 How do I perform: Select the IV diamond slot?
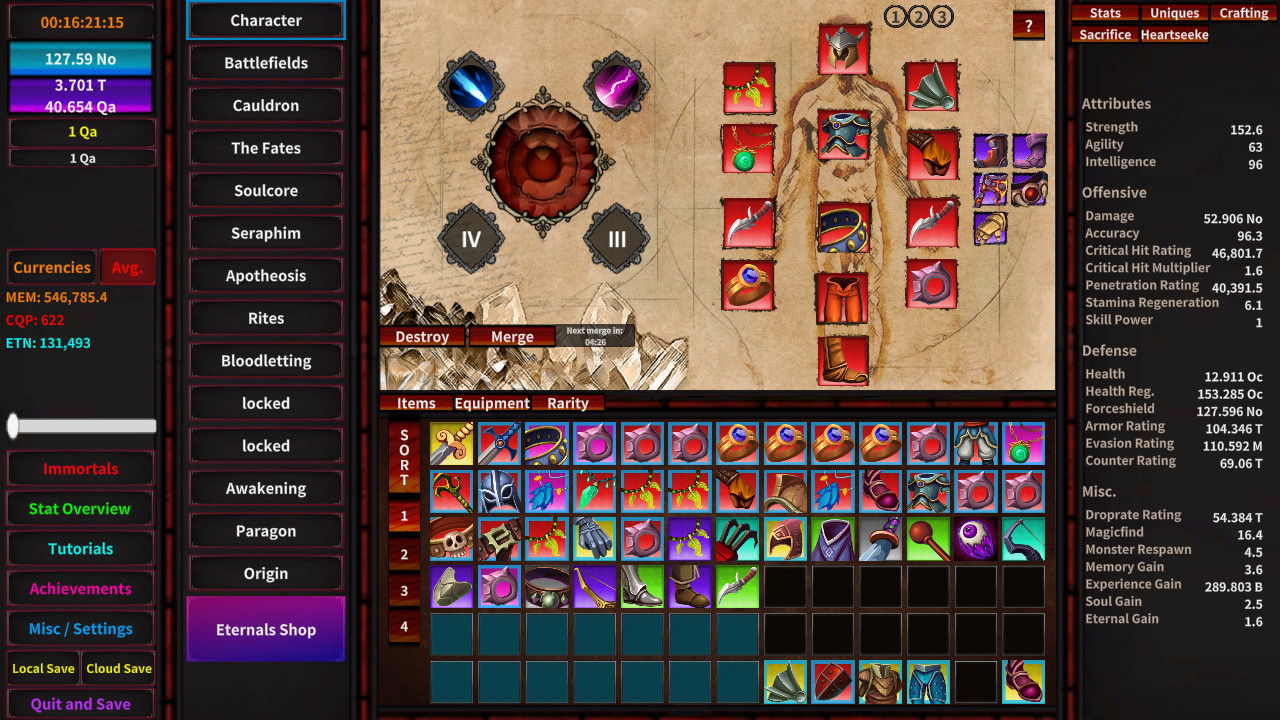click(471, 240)
